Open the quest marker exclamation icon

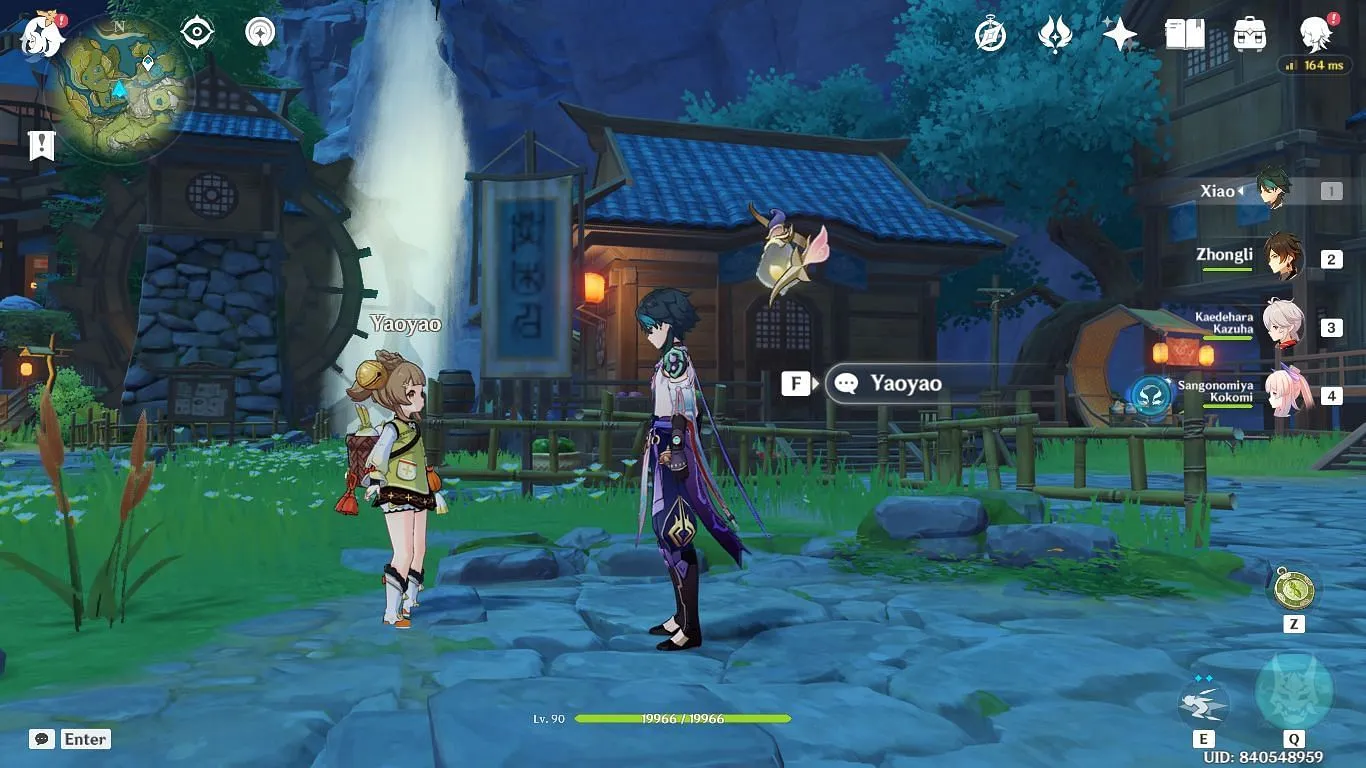[41, 145]
